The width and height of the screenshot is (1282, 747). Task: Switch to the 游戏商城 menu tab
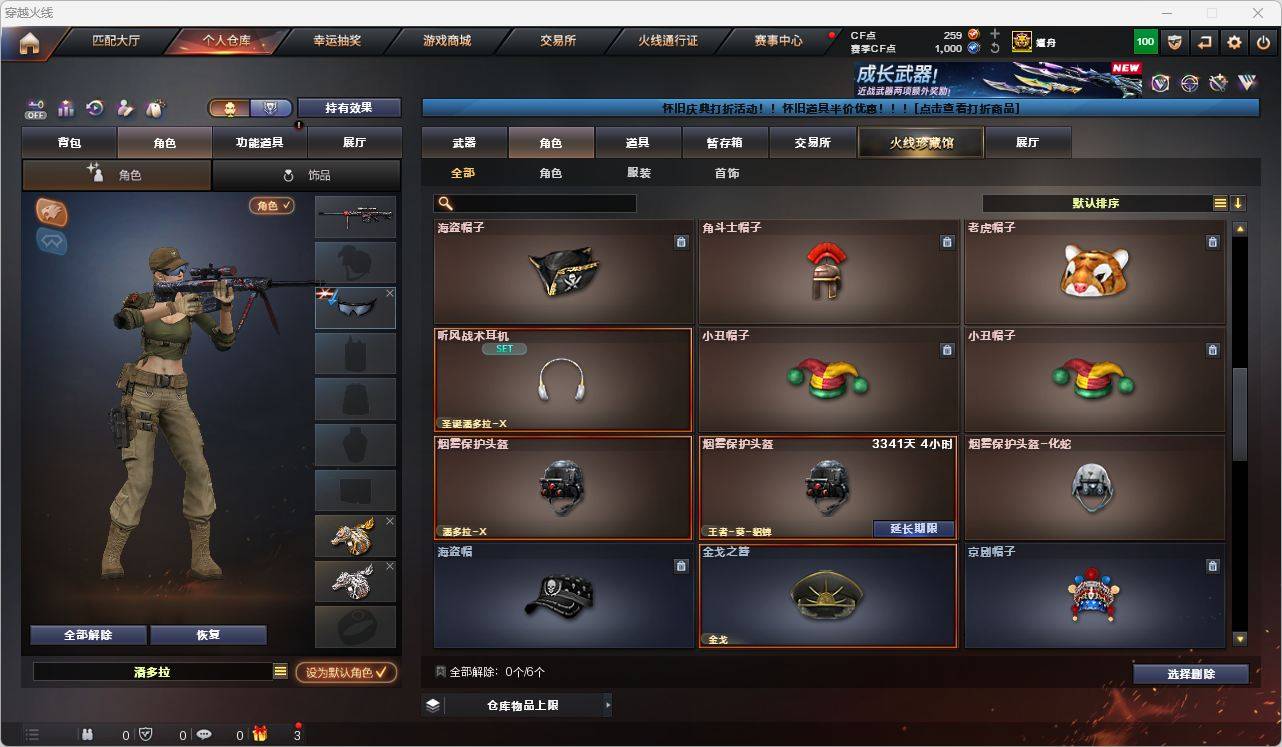pyautogui.click(x=450, y=41)
